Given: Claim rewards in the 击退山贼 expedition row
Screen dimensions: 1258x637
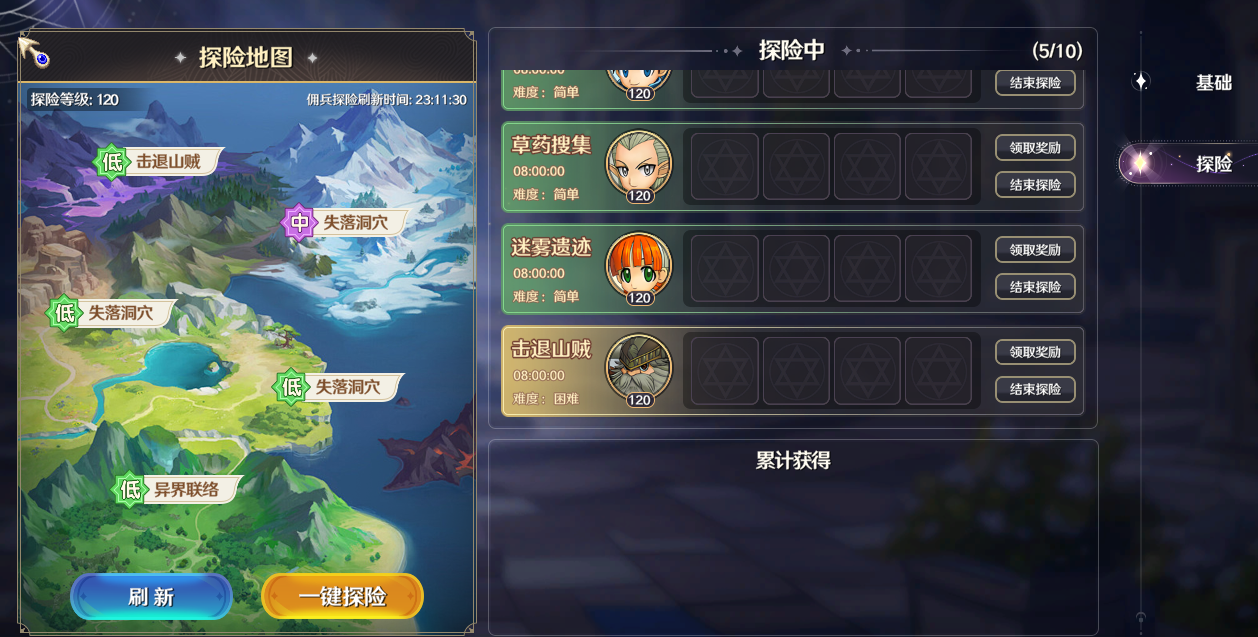Looking at the screenshot, I should (x=1034, y=352).
